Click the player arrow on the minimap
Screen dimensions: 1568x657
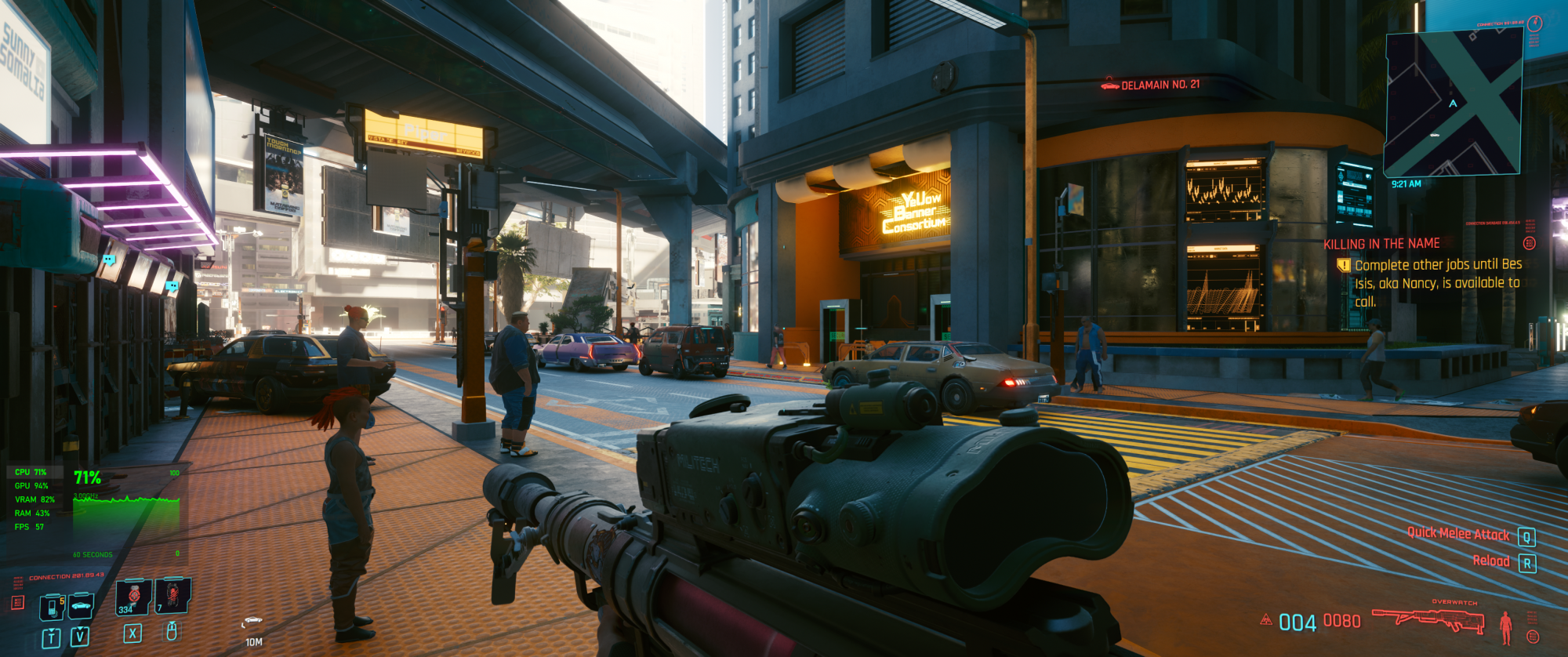click(x=1453, y=103)
